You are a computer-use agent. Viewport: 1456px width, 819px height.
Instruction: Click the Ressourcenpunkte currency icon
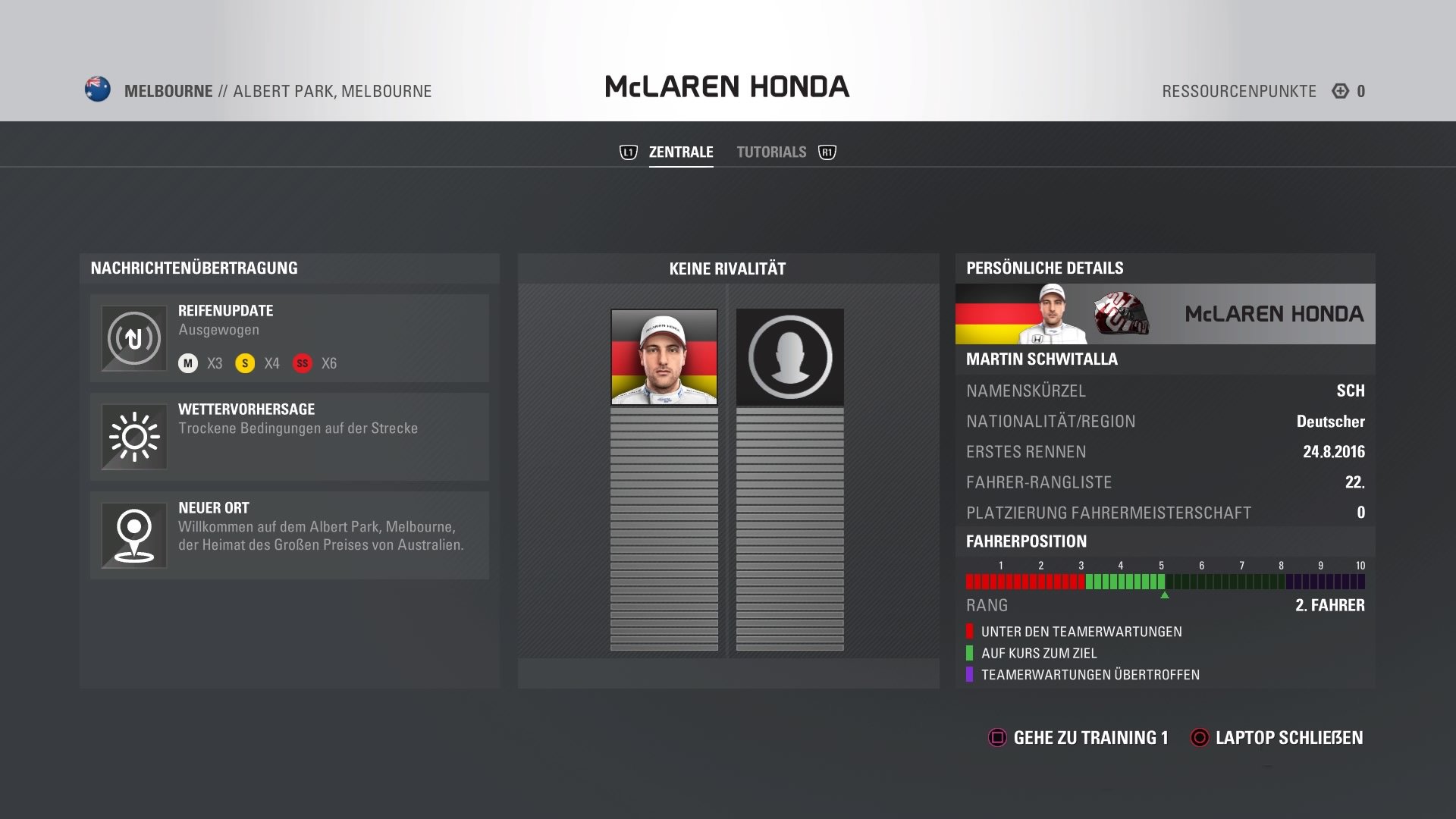(1341, 90)
